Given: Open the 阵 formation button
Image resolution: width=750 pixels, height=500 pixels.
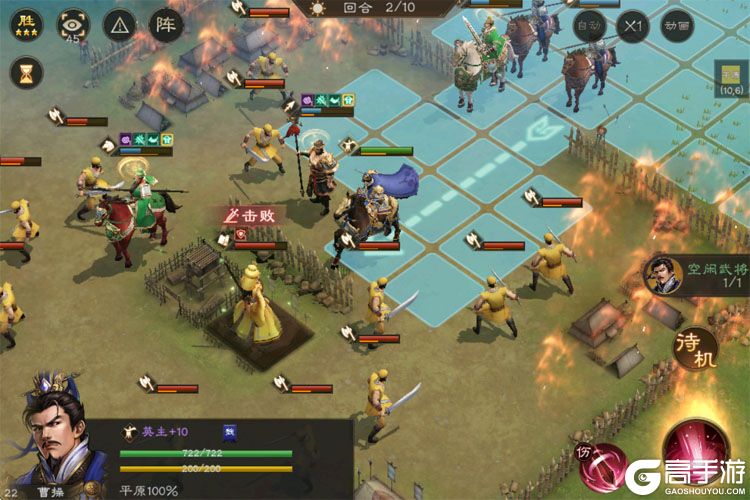Looking at the screenshot, I should [166, 23].
